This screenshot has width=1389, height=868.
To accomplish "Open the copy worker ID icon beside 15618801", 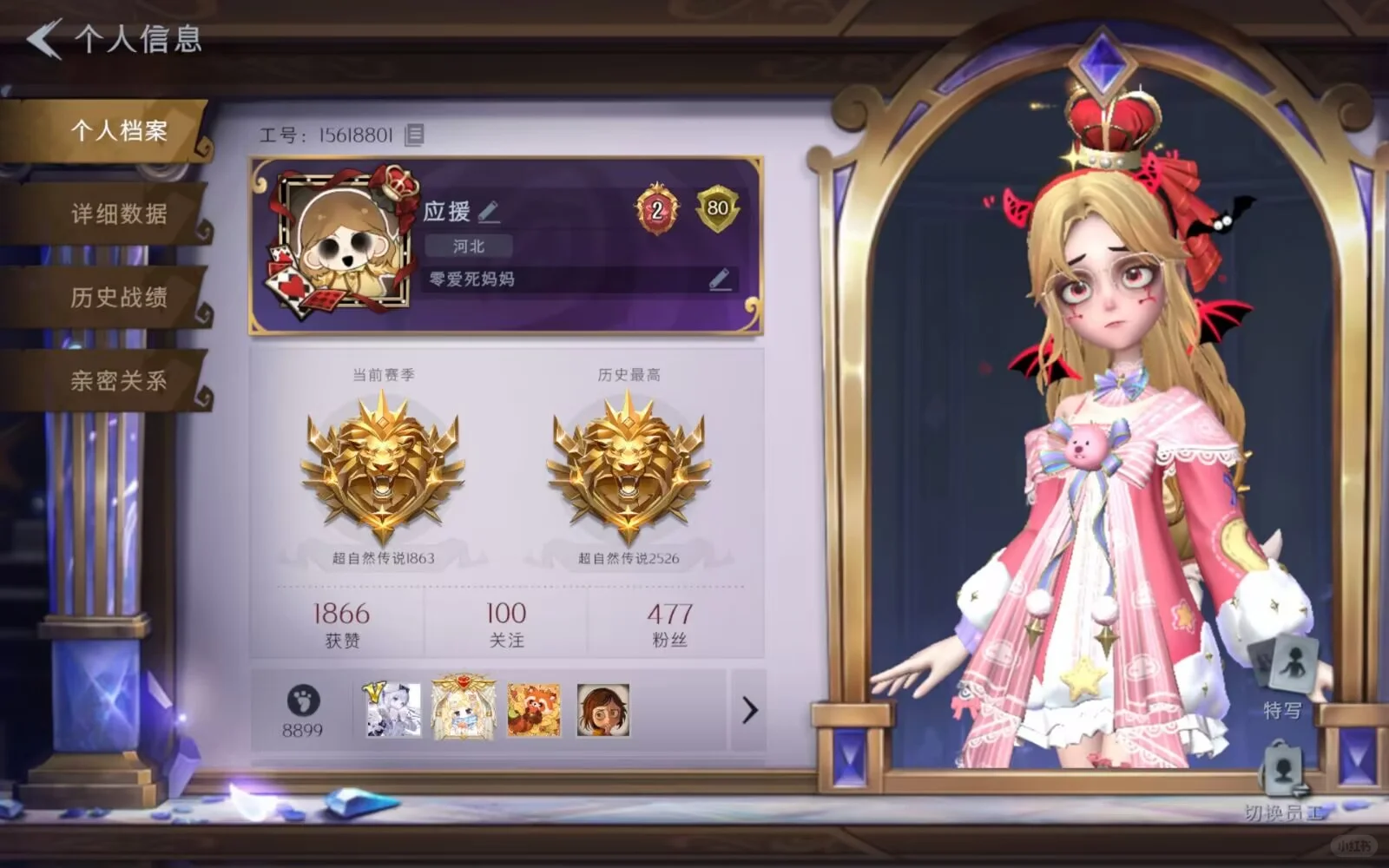I will (413, 133).
